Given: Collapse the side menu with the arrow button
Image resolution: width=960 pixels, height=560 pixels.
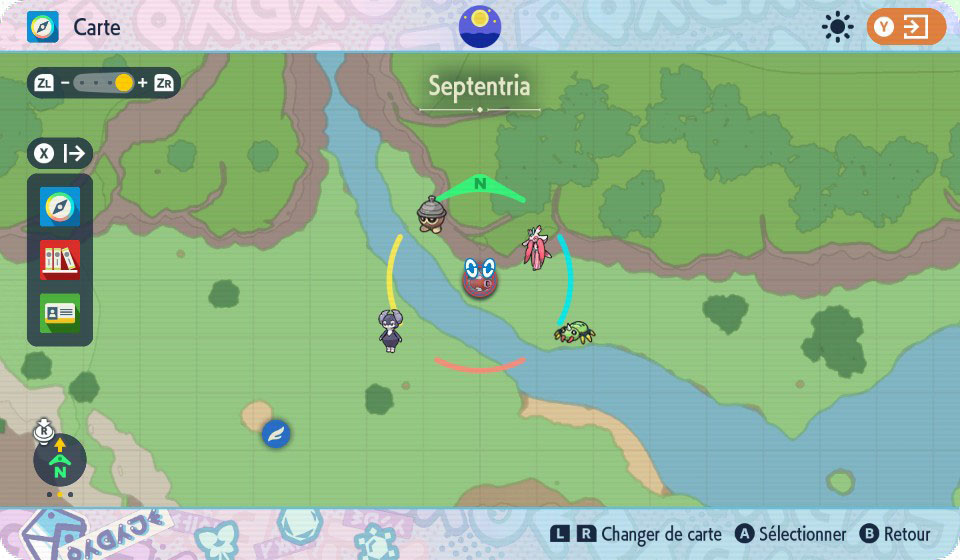Looking at the screenshot, I should (x=60, y=154).
